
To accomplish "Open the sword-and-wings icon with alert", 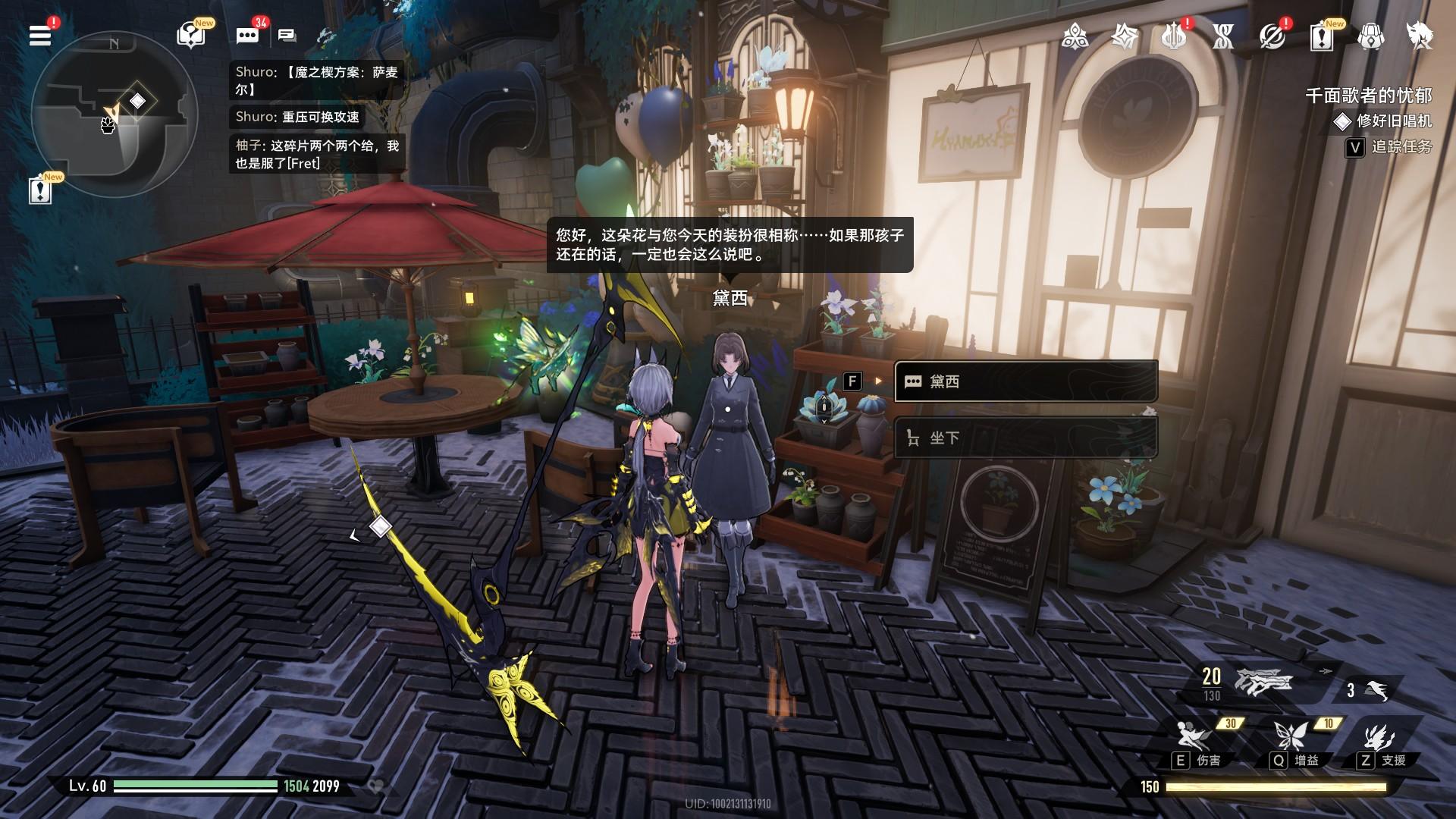I will click(x=1173, y=36).
